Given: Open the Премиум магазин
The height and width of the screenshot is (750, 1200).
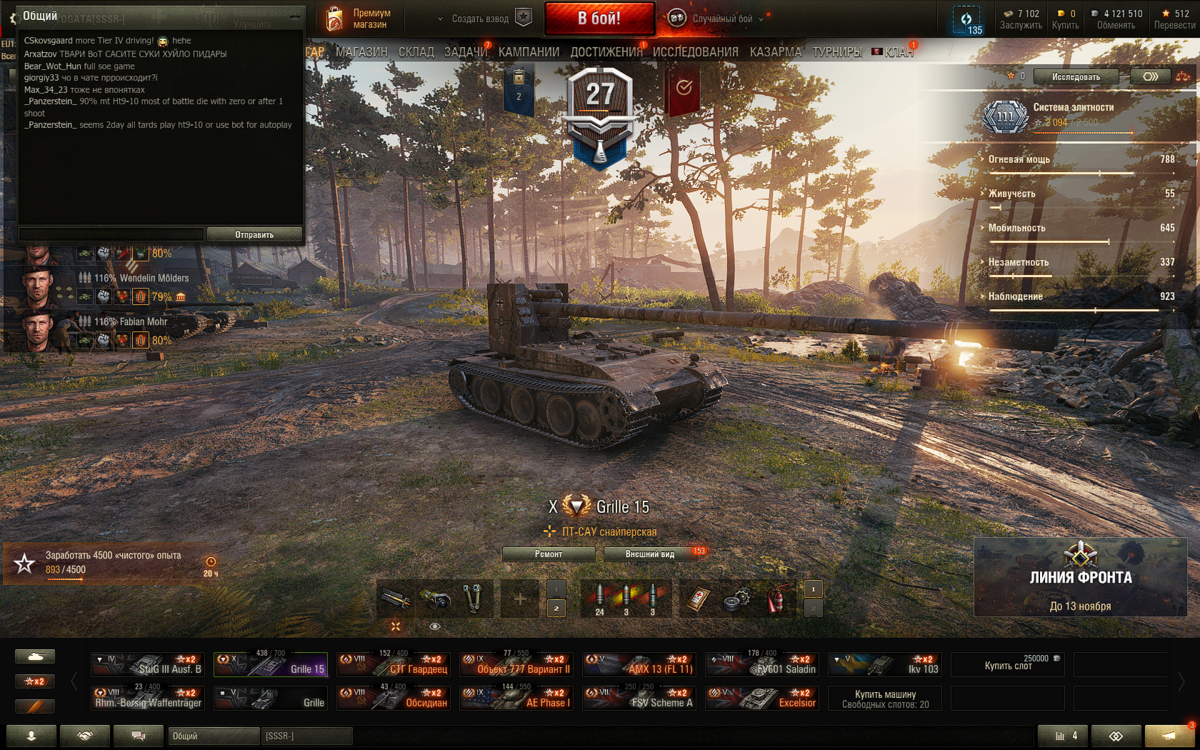Looking at the screenshot, I should tap(359, 19).
